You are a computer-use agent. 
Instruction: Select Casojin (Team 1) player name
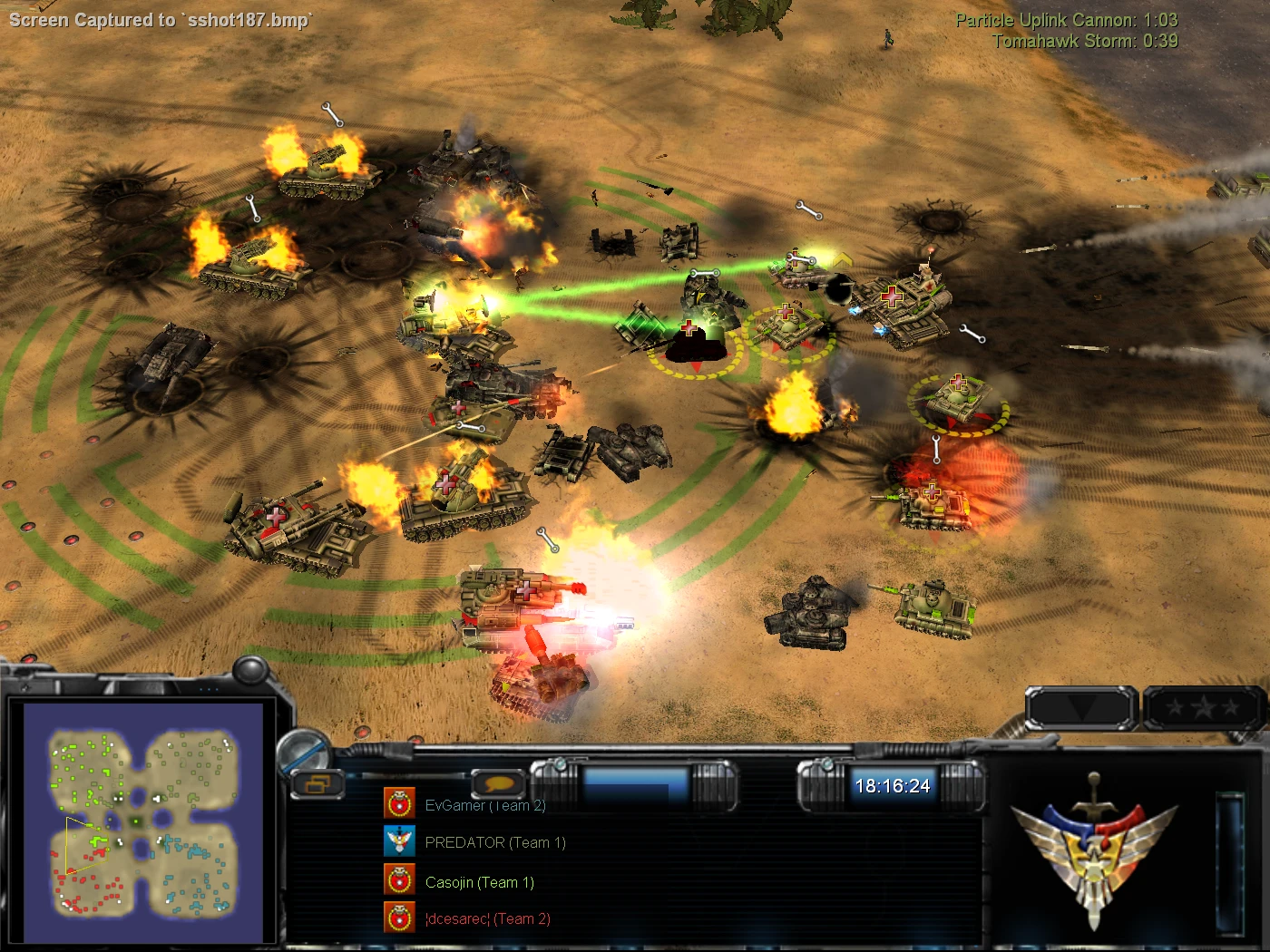click(480, 880)
